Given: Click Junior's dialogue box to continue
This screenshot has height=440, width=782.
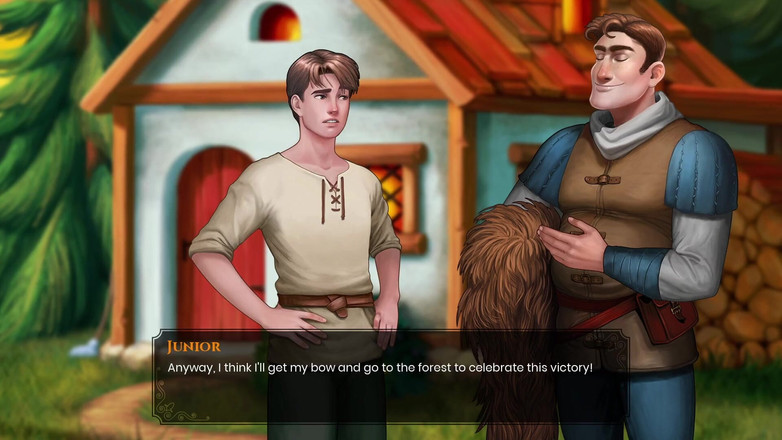Looking at the screenshot, I should (x=390, y=377).
